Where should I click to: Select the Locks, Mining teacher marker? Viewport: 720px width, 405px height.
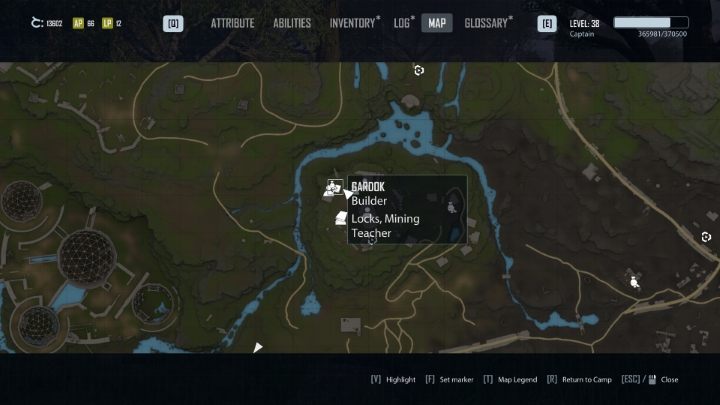[340, 218]
